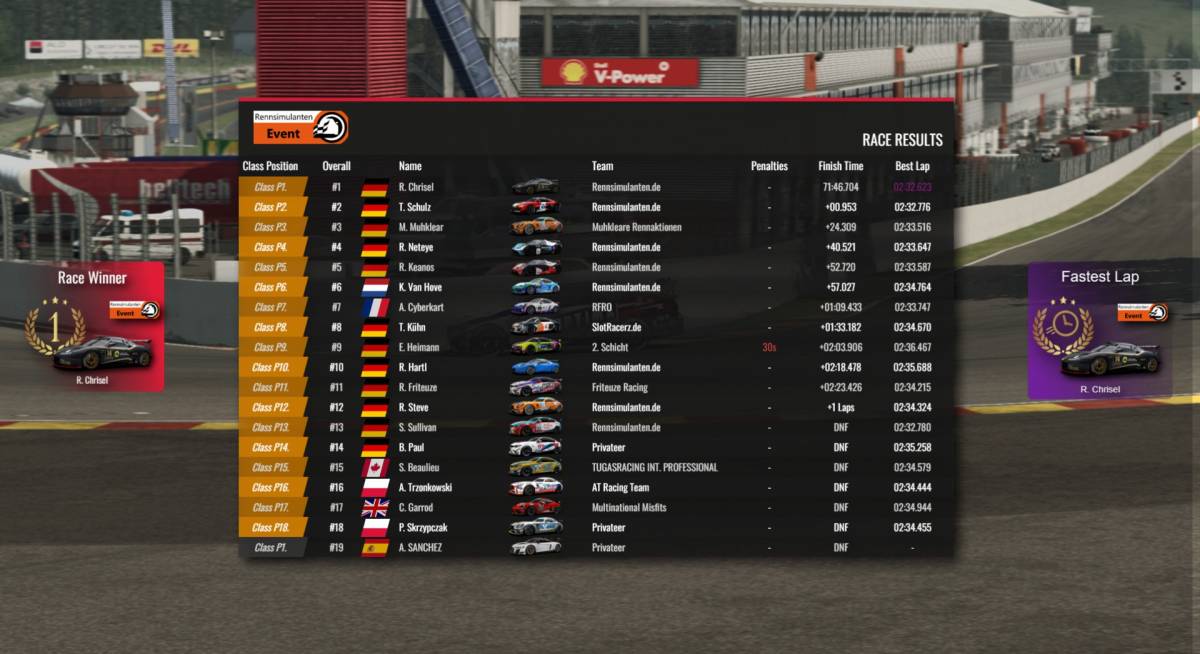Open the Fastest Lap card
Viewport: 1200px width, 654px height.
click(1099, 332)
